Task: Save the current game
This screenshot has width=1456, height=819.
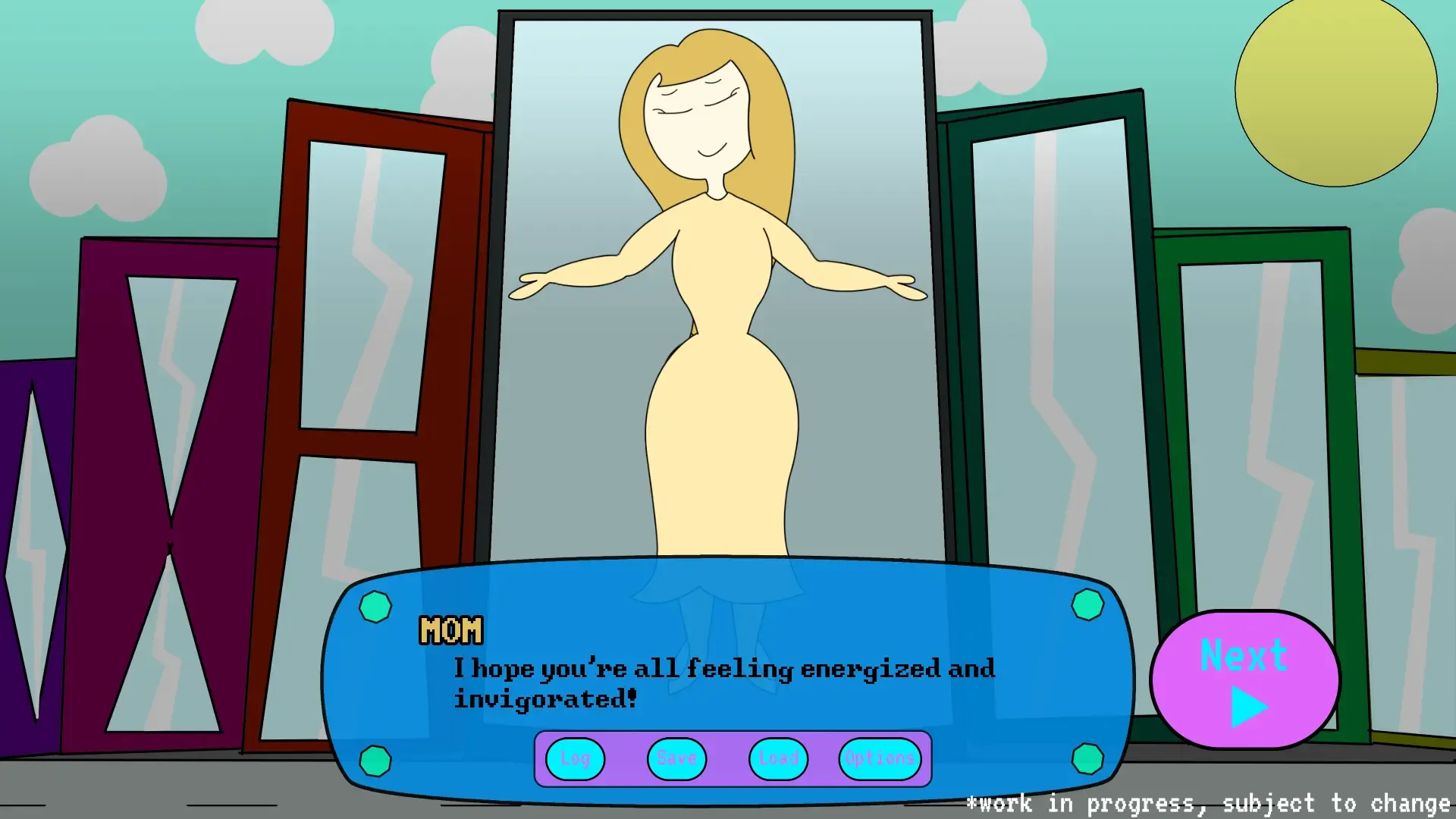Action: pyautogui.click(x=675, y=758)
